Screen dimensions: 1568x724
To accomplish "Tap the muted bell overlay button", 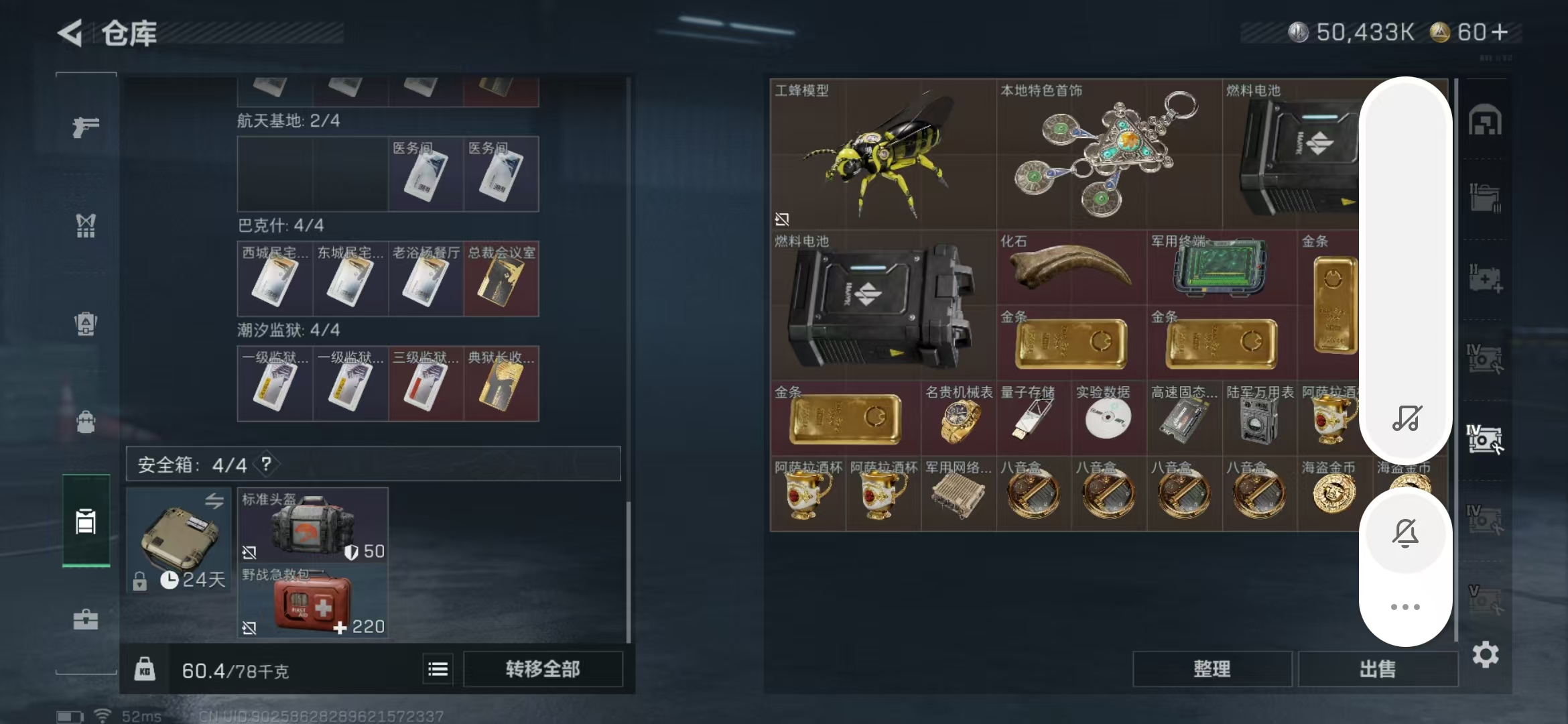I will [x=1405, y=534].
